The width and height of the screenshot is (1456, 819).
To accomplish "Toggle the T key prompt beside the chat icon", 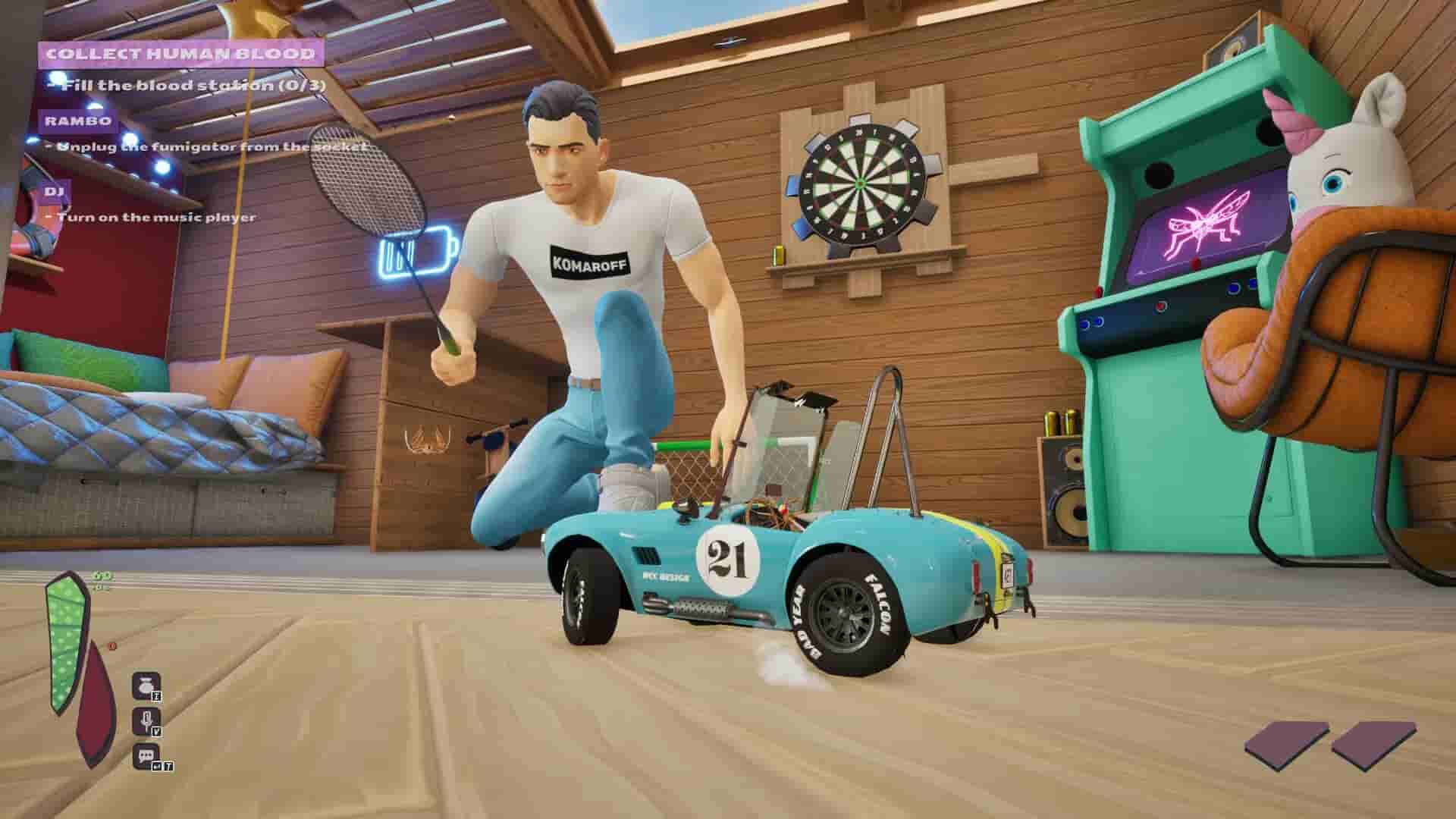I will 168,765.
